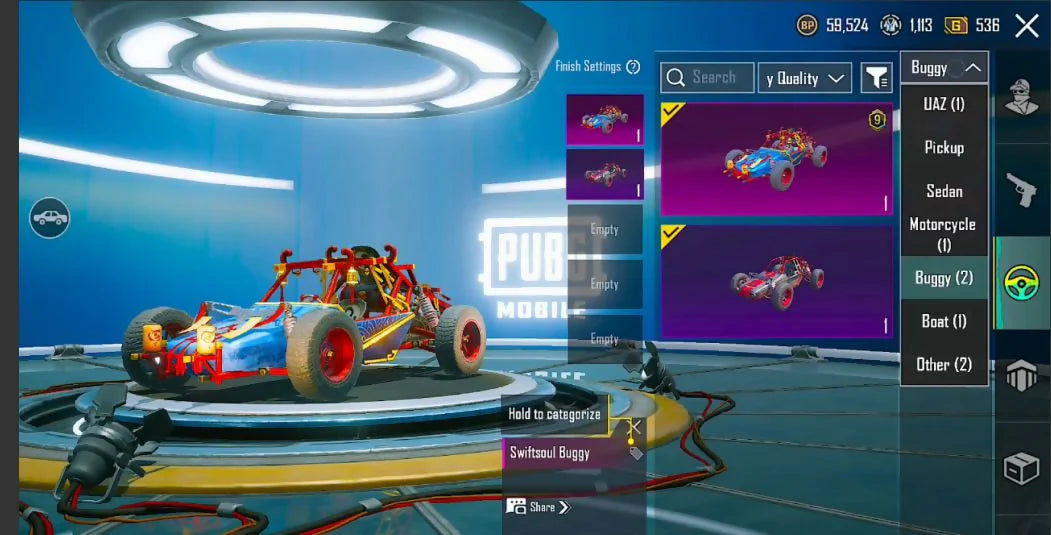Select the red buggy skin card

point(776,281)
